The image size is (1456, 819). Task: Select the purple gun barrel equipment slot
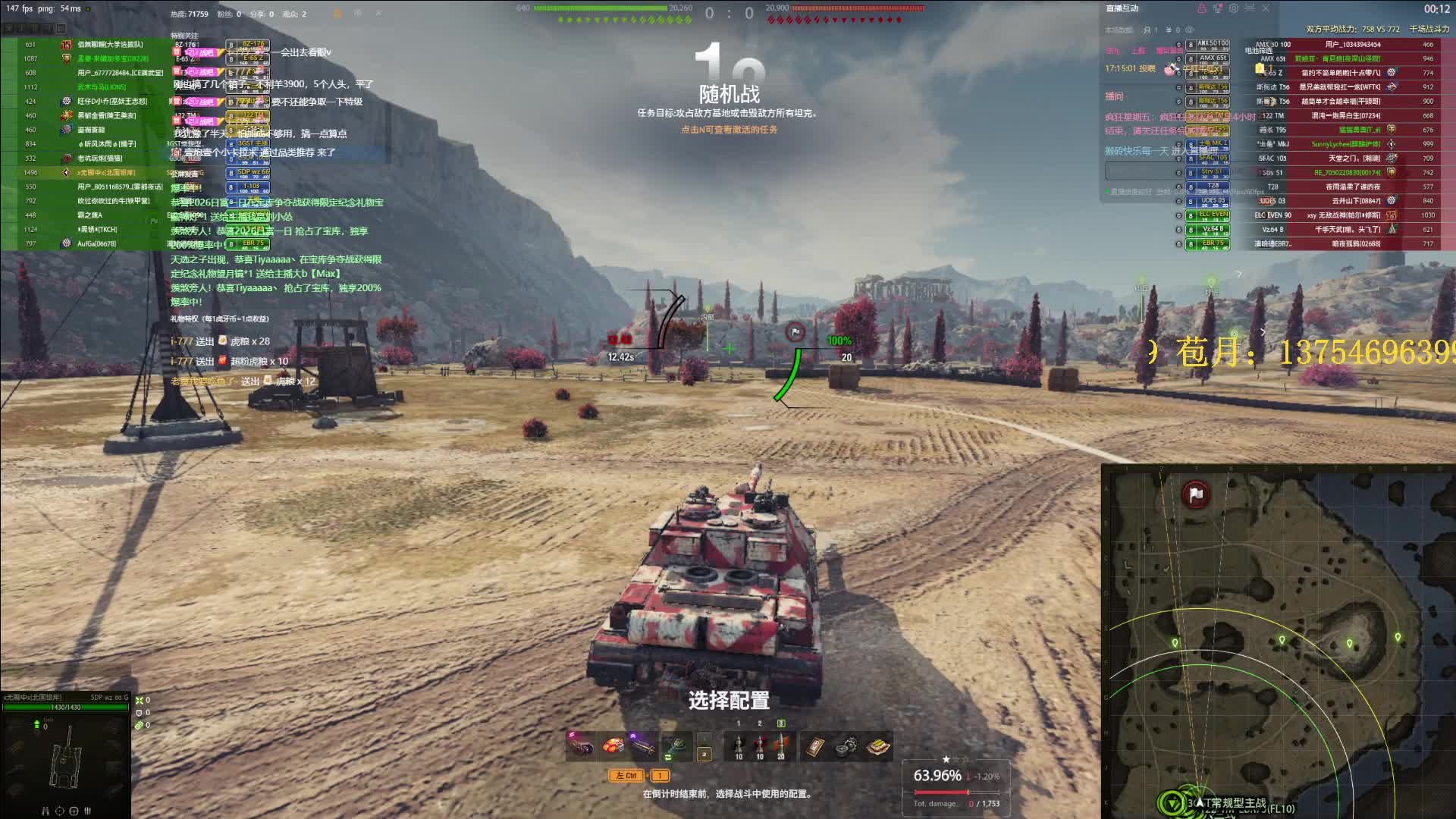(643, 746)
